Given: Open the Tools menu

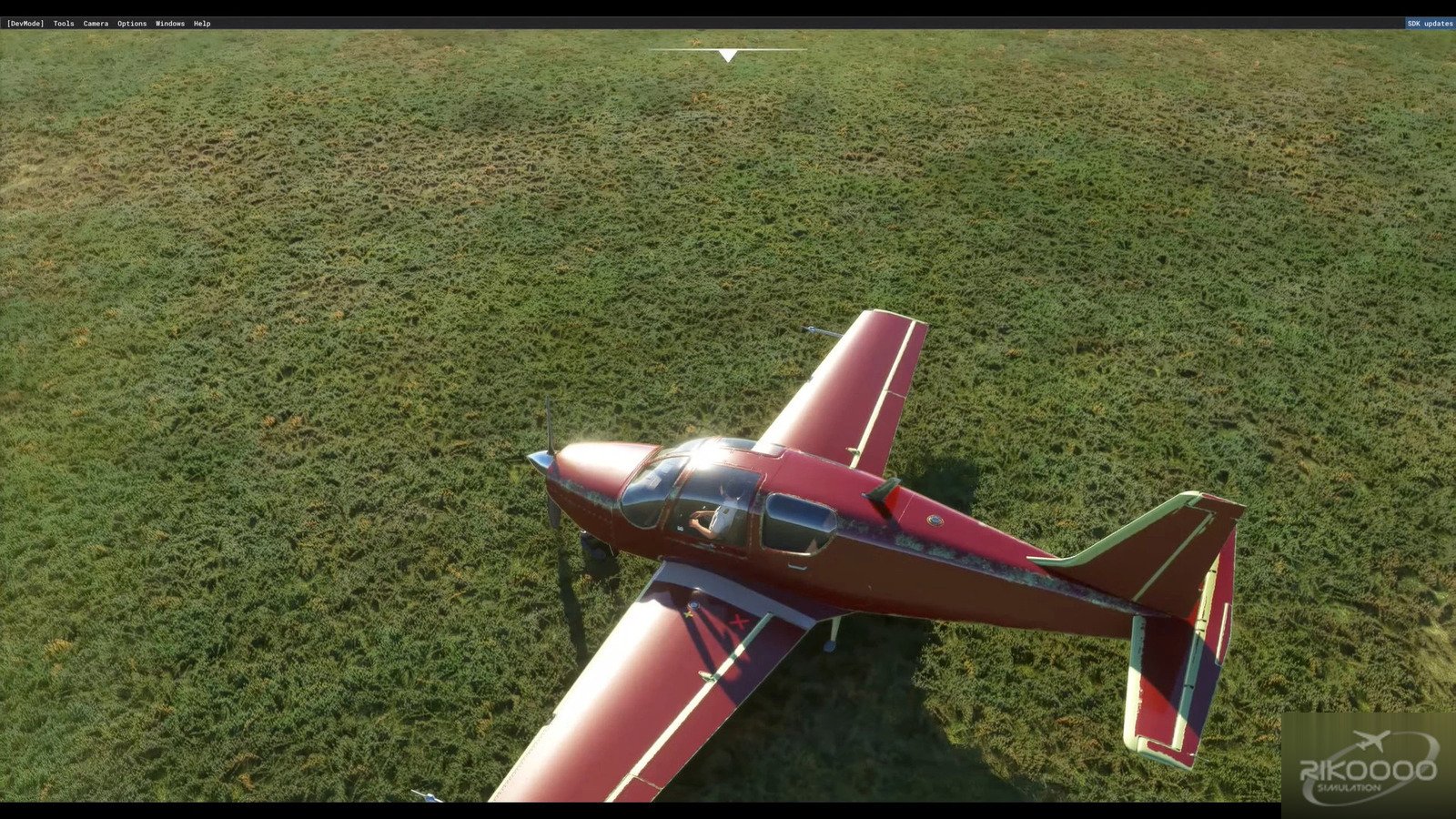Looking at the screenshot, I should click(64, 24).
